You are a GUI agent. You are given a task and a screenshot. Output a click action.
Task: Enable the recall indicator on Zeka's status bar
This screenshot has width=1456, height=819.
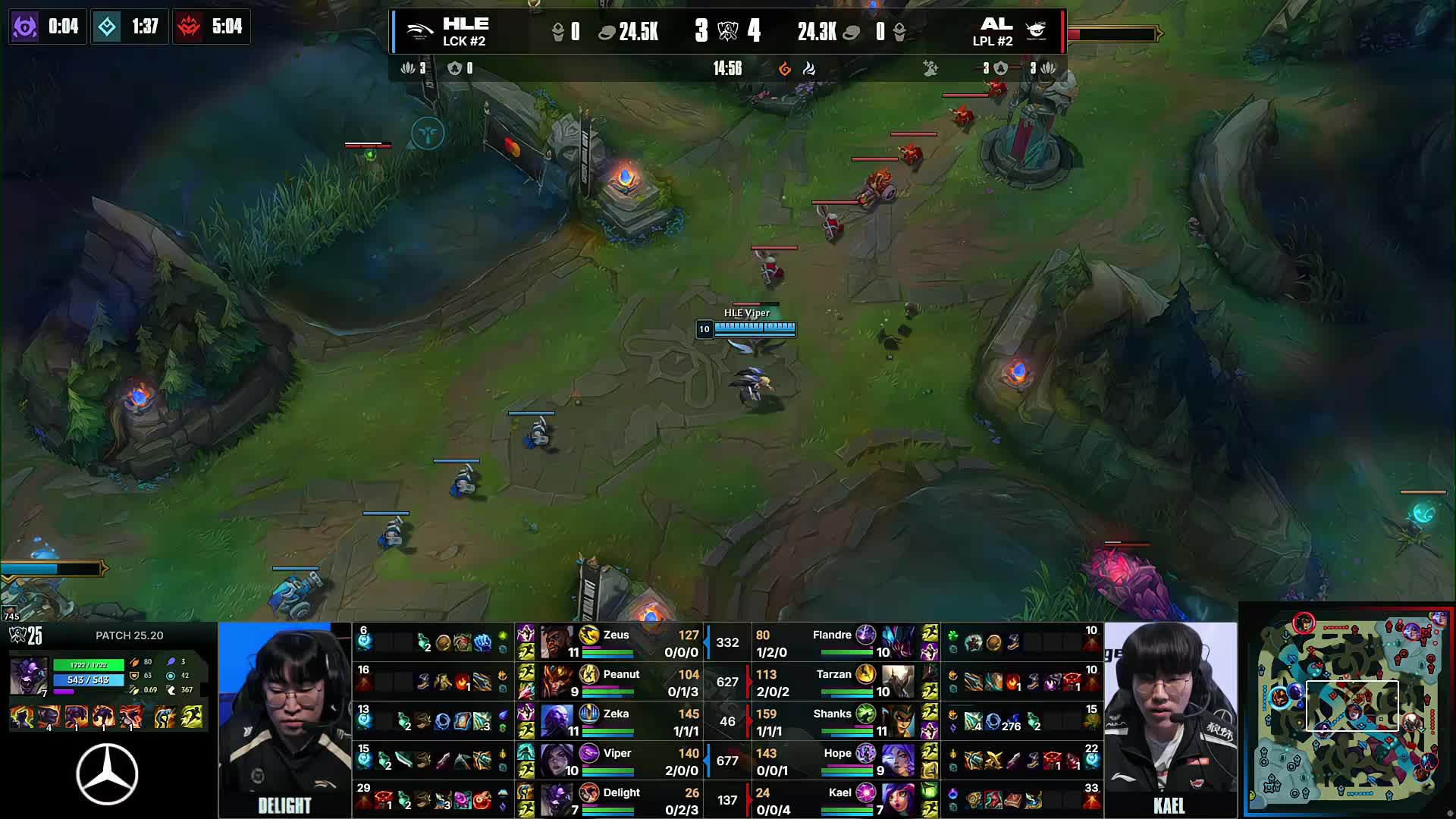coord(607,732)
